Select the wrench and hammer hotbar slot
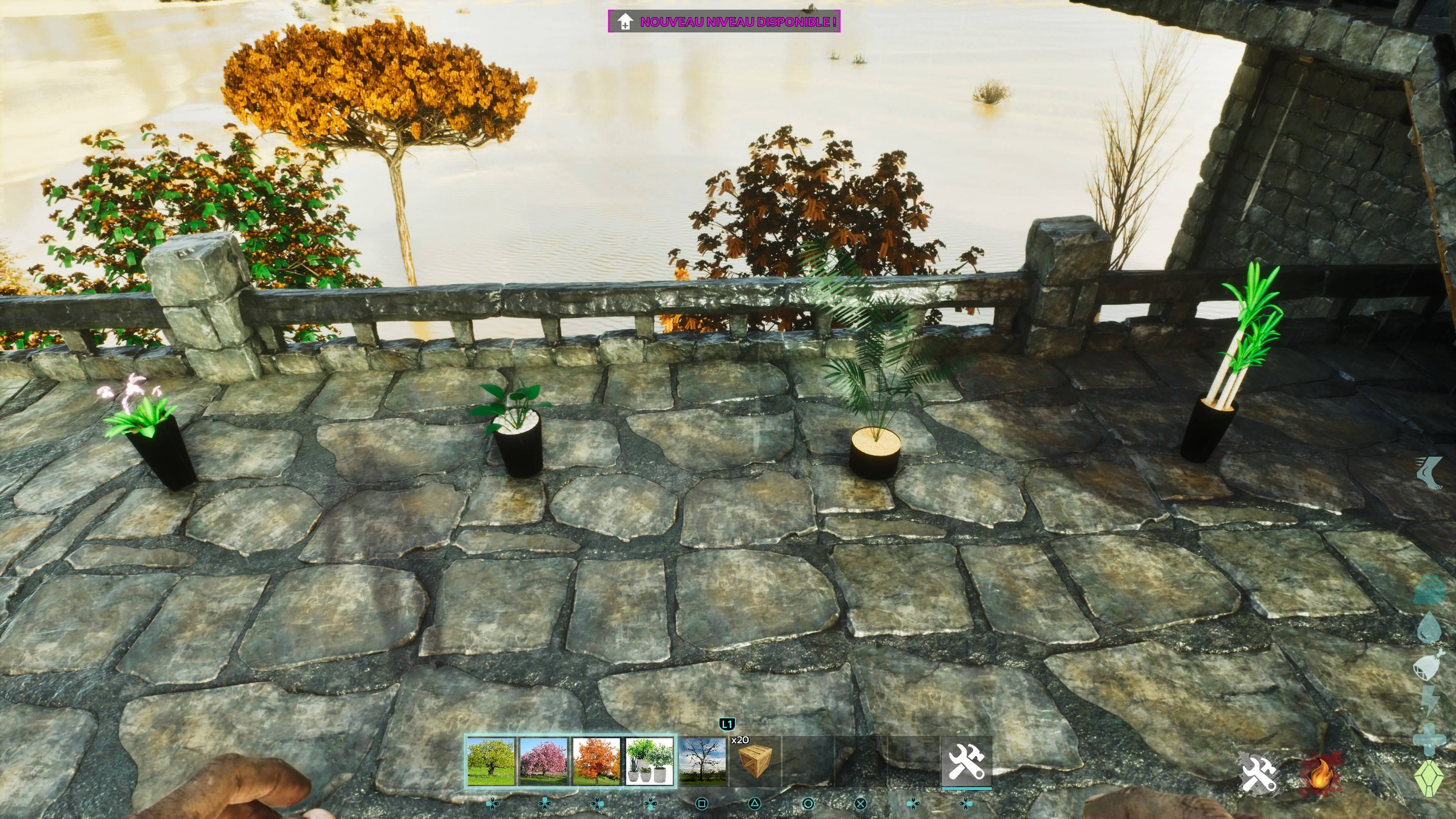The image size is (1456, 819). pos(966,761)
